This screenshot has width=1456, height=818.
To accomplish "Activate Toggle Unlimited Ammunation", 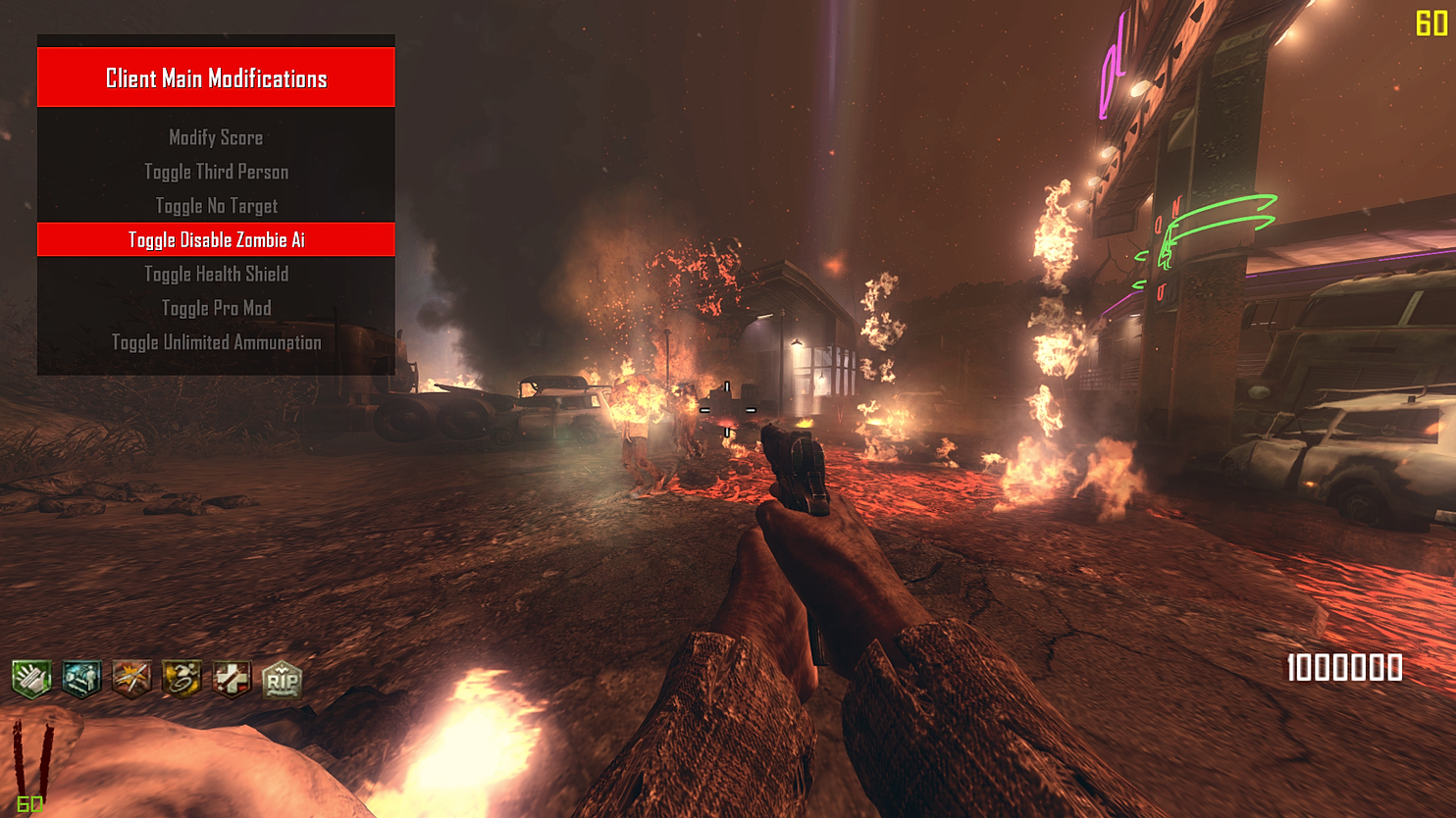I will click(216, 342).
